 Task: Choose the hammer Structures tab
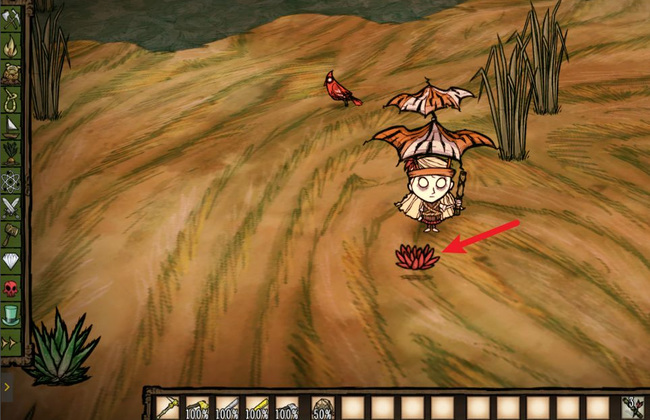tap(11, 234)
